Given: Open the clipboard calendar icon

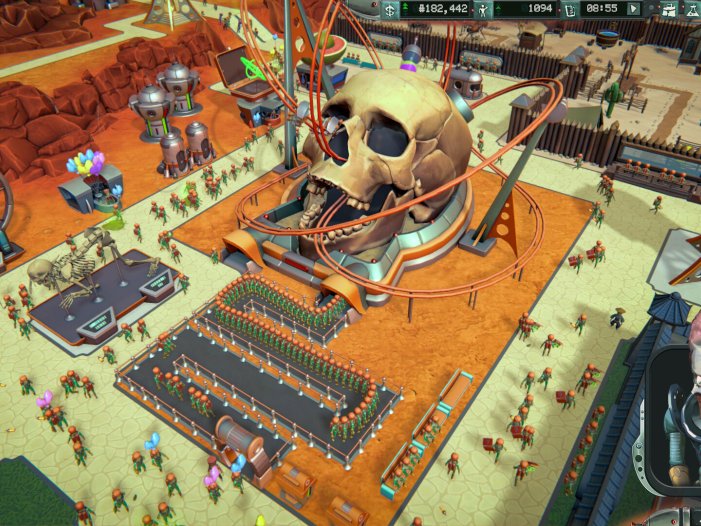Looking at the screenshot, I should (x=570, y=9).
